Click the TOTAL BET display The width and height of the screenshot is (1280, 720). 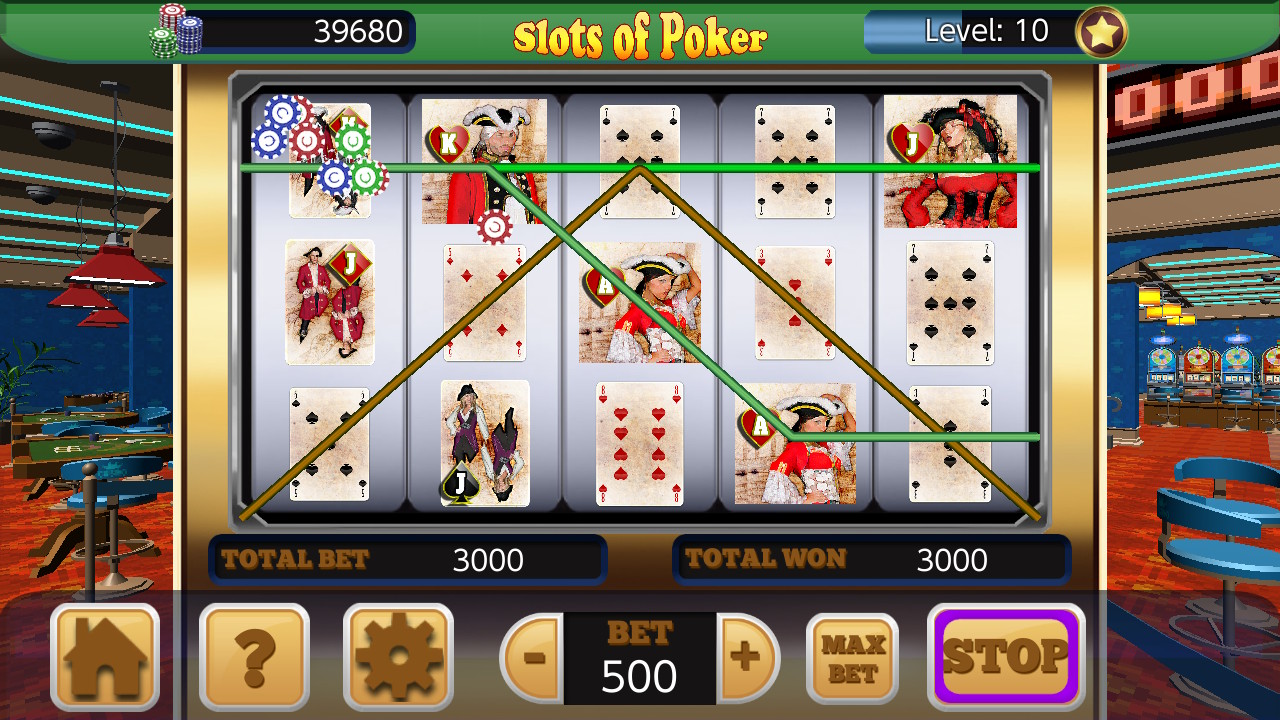[408, 559]
